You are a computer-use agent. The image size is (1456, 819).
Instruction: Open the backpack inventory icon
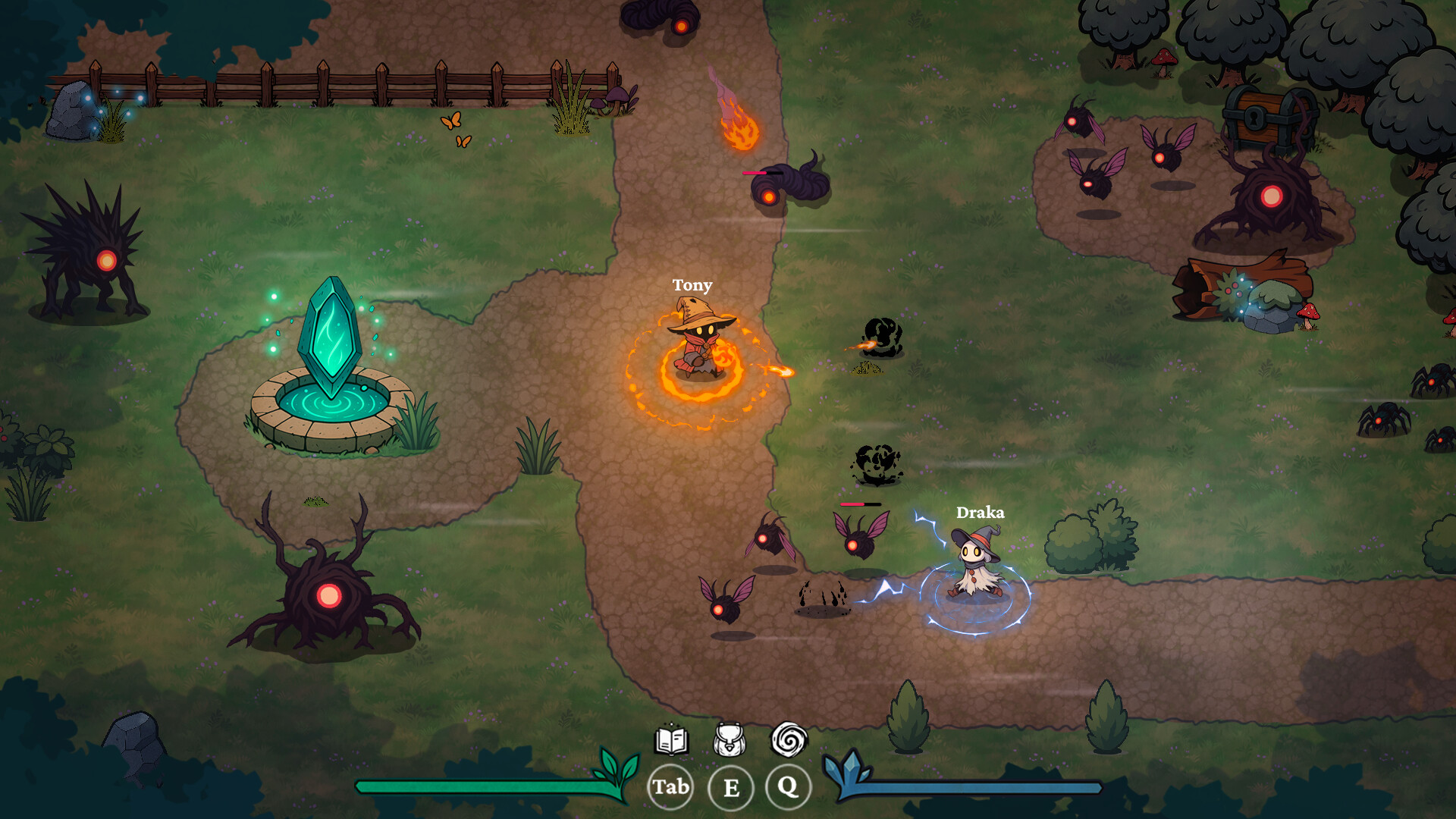(730, 739)
